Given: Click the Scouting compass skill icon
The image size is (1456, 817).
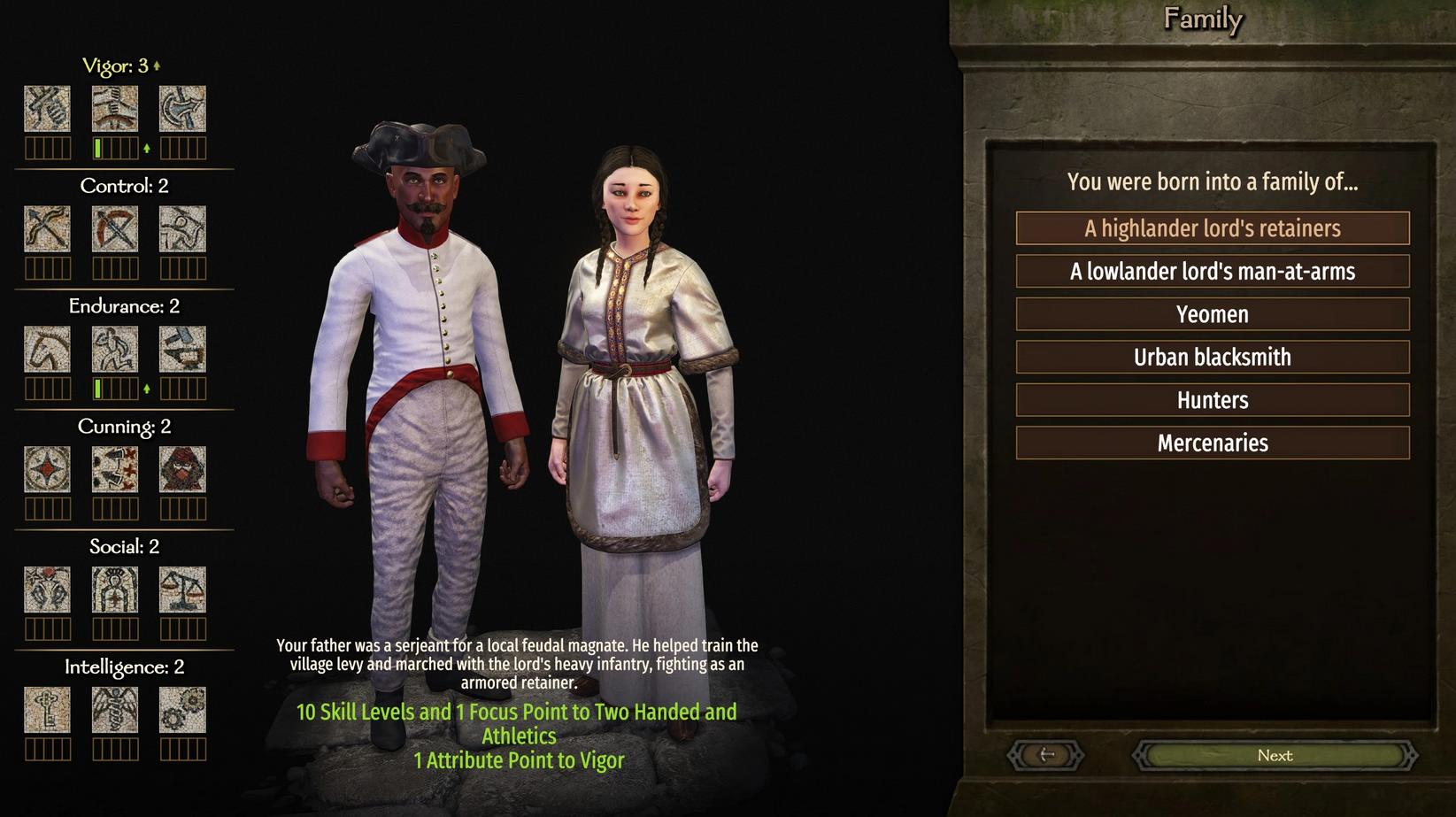Looking at the screenshot, I should 47,470.
